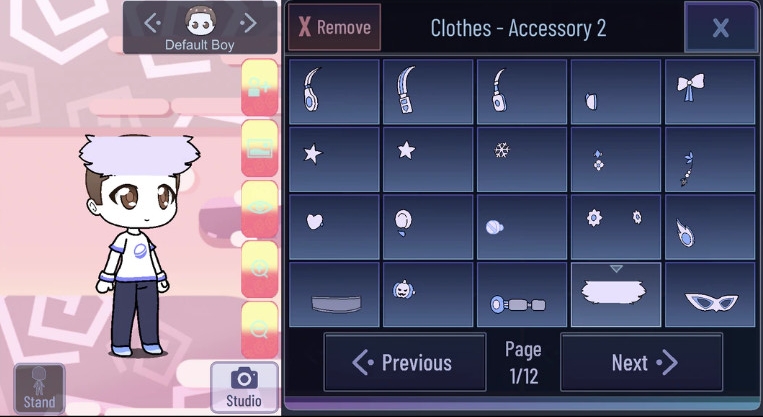Image resolution: width=763 pixels, height=417 pixels.
Task: Go to the Next accessory page
Action: (x=641, y=362)
